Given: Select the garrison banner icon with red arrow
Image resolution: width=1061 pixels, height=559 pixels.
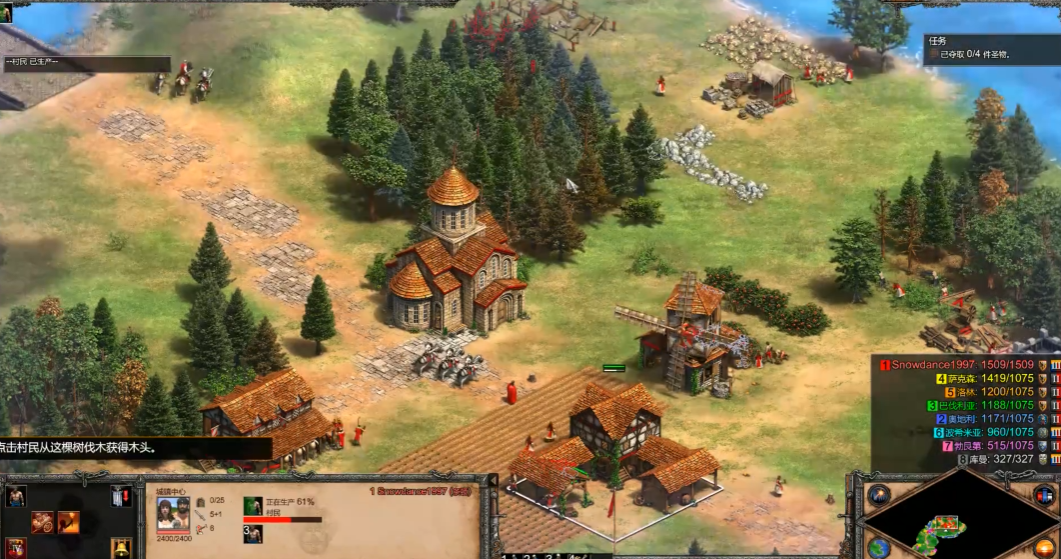Looking at the screenshot, I should point(120,496).
